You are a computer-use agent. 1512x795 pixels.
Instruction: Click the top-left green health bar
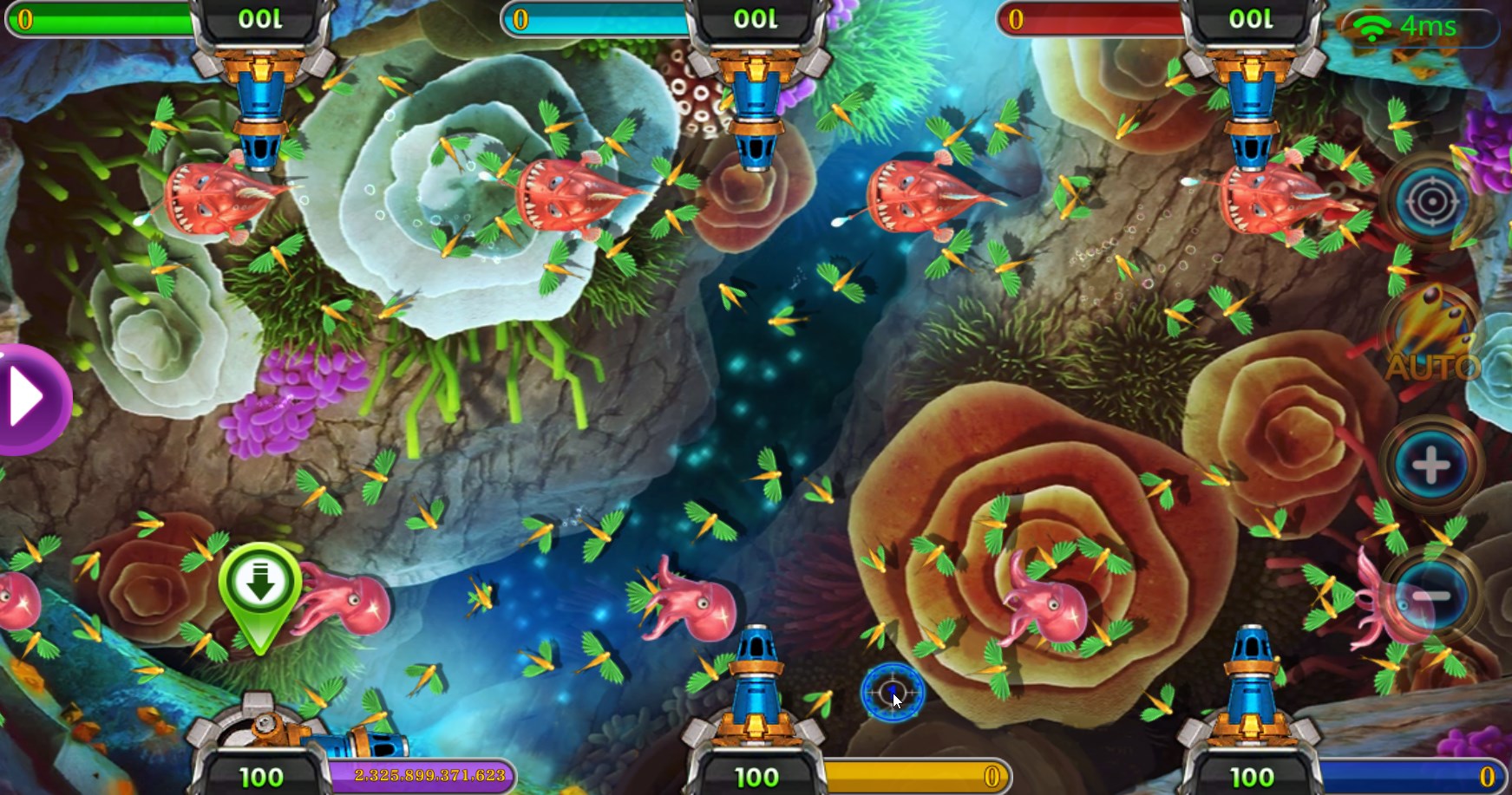point(100,19)
